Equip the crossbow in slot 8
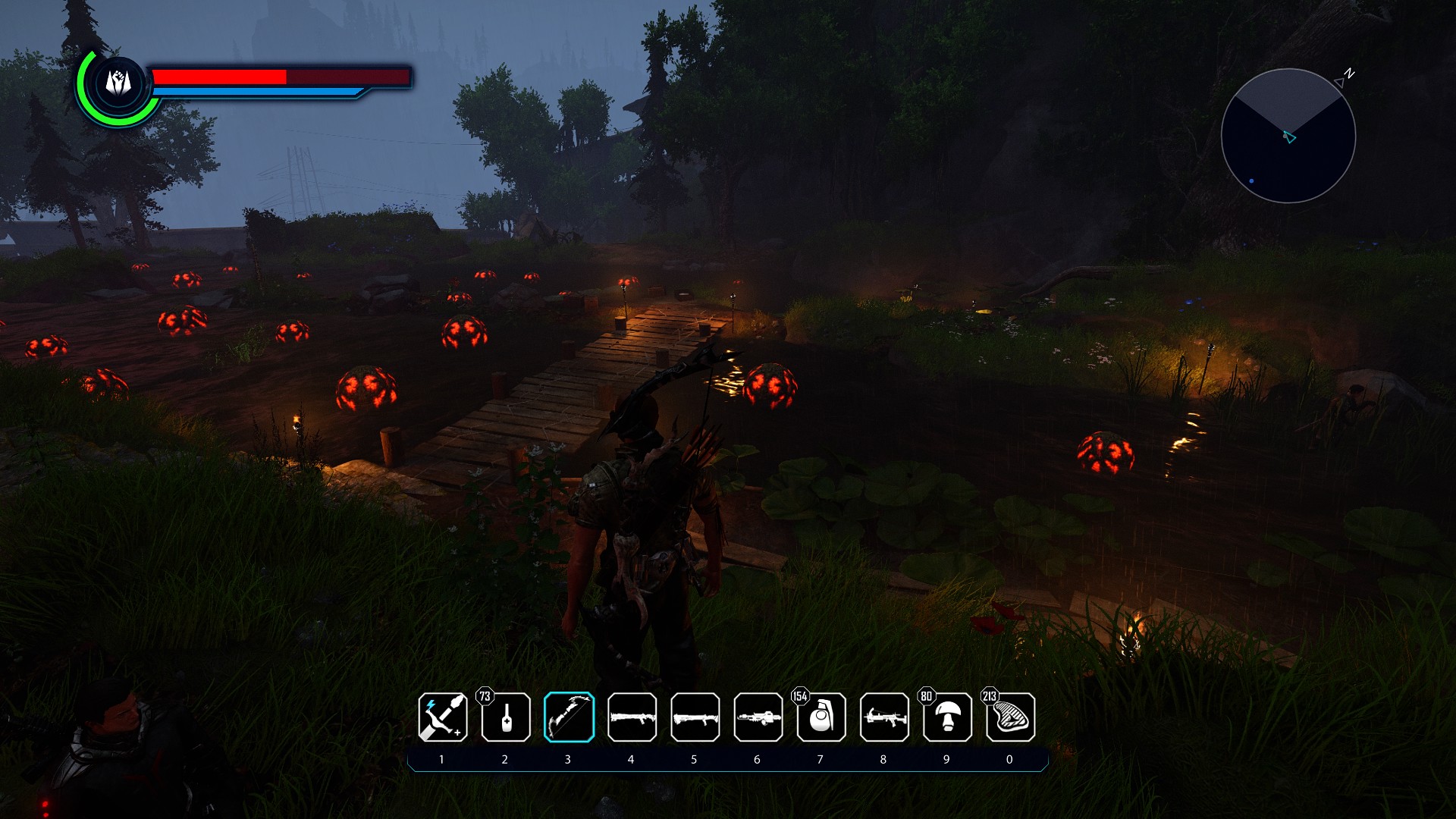 click(884, 717)
